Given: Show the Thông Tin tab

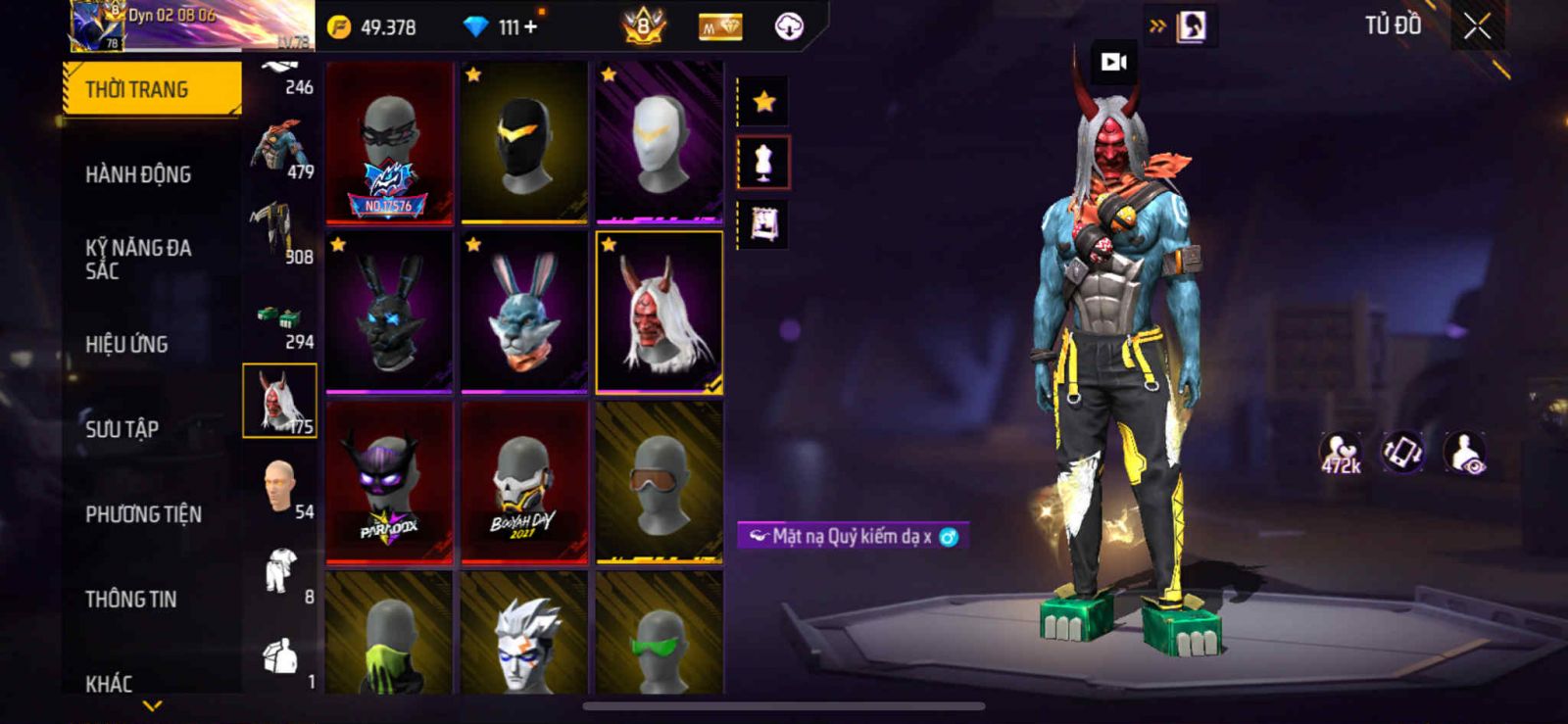Looking at the screenshot, I should [x=130, y=599].
